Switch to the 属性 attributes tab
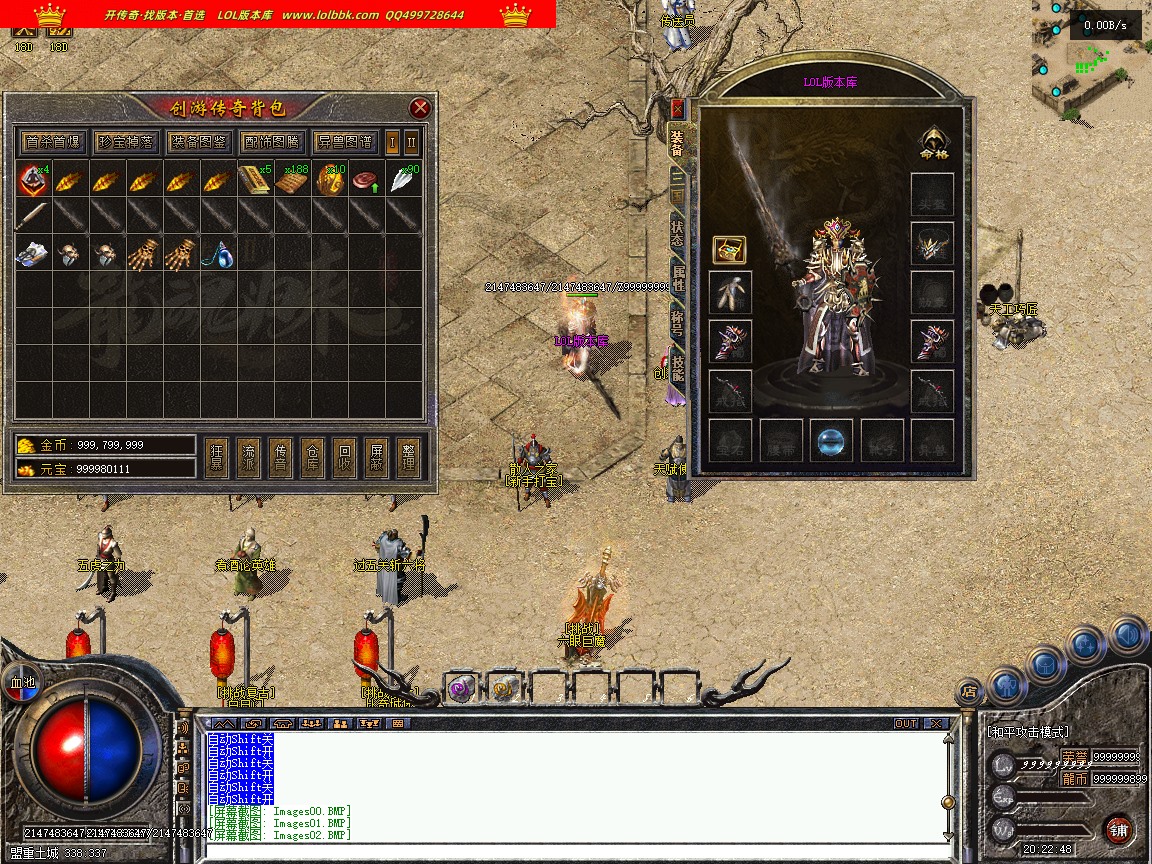 click(678, 280)
